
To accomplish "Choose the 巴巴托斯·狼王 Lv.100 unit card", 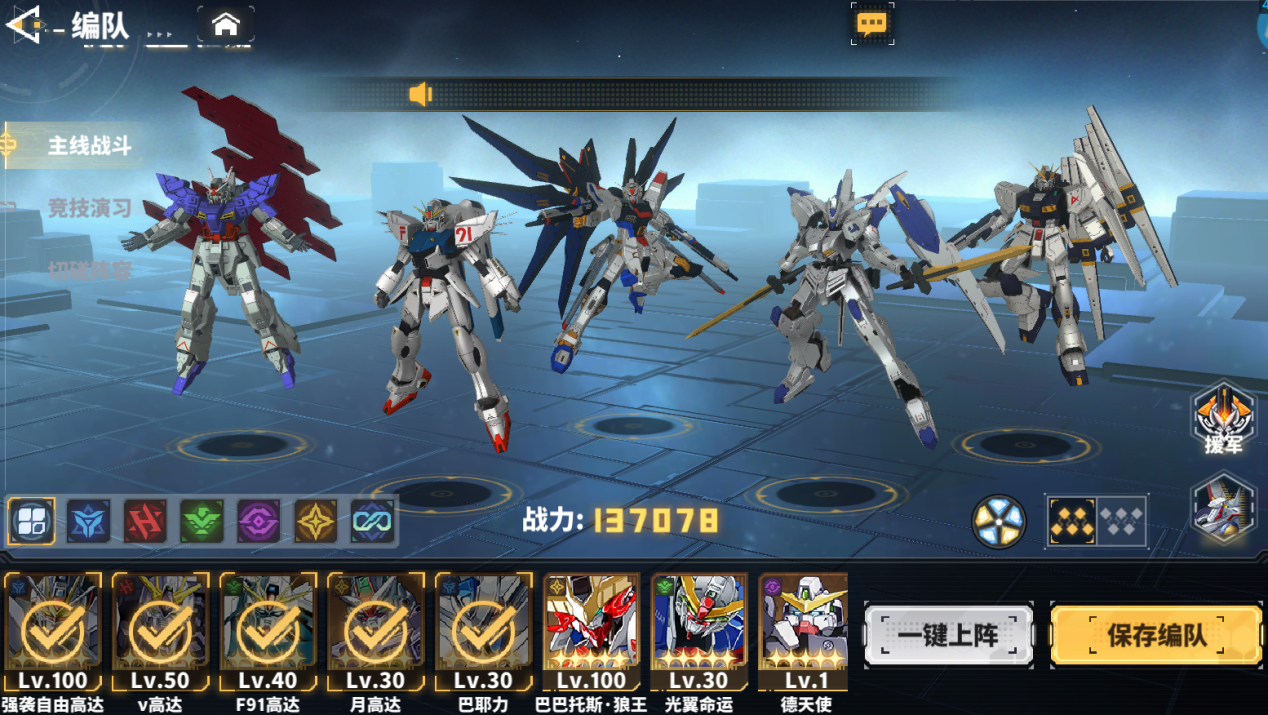I will click(592, 630).
